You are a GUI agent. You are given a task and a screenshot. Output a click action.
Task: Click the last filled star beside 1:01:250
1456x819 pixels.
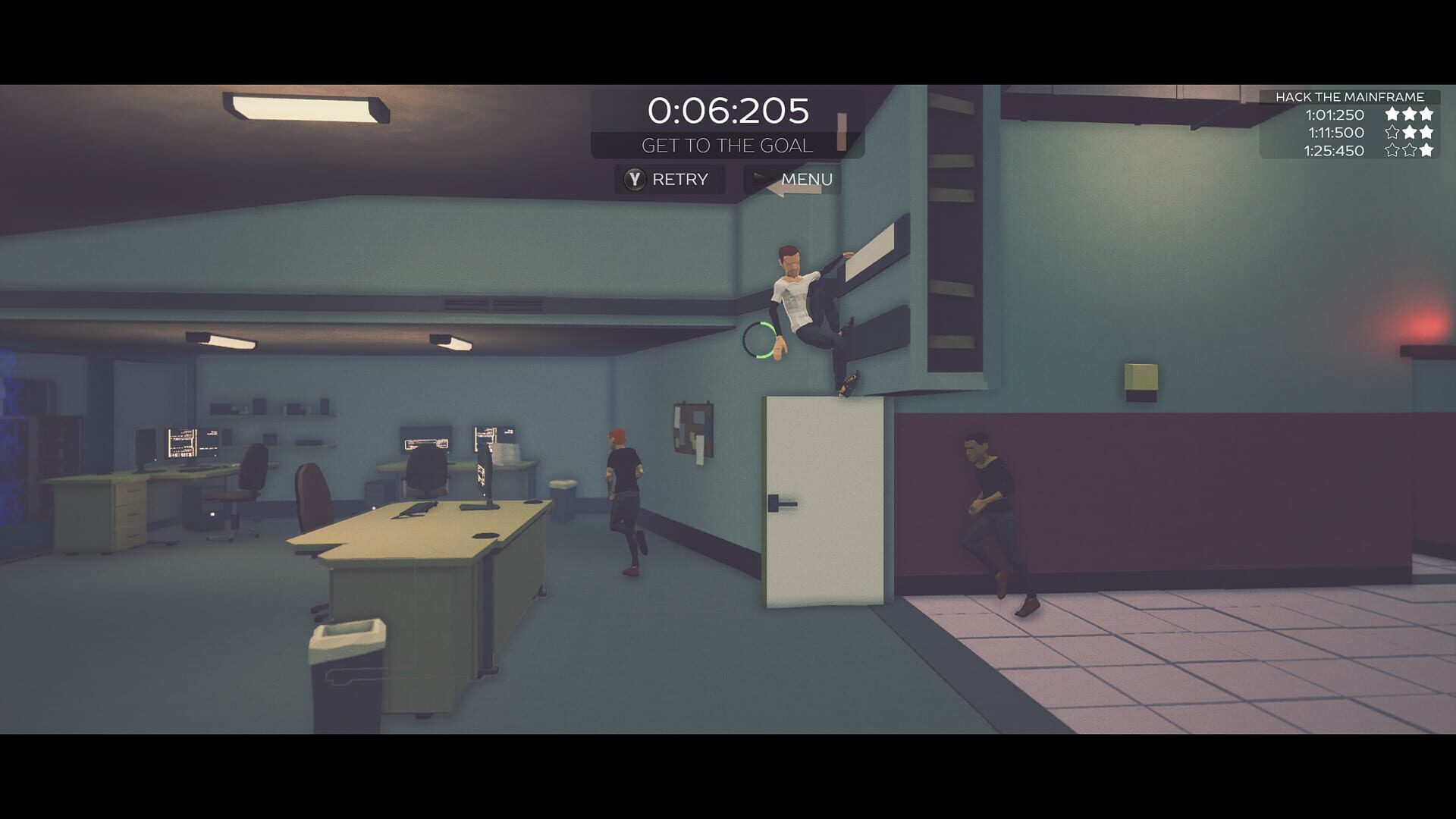pyautogui.click(x=1426, y=115)
